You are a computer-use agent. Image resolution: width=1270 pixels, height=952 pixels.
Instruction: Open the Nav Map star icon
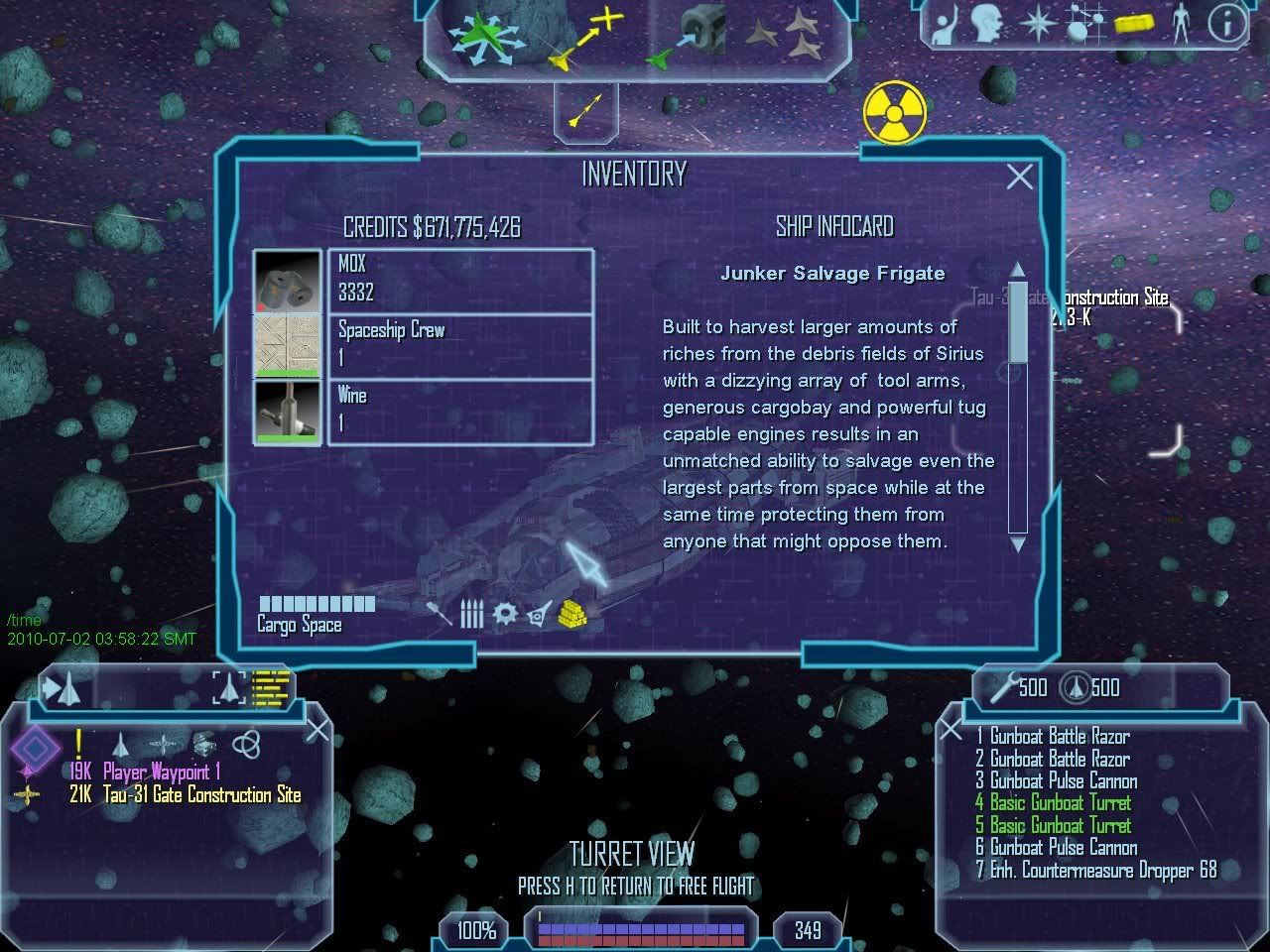(x=1037, y=24)
